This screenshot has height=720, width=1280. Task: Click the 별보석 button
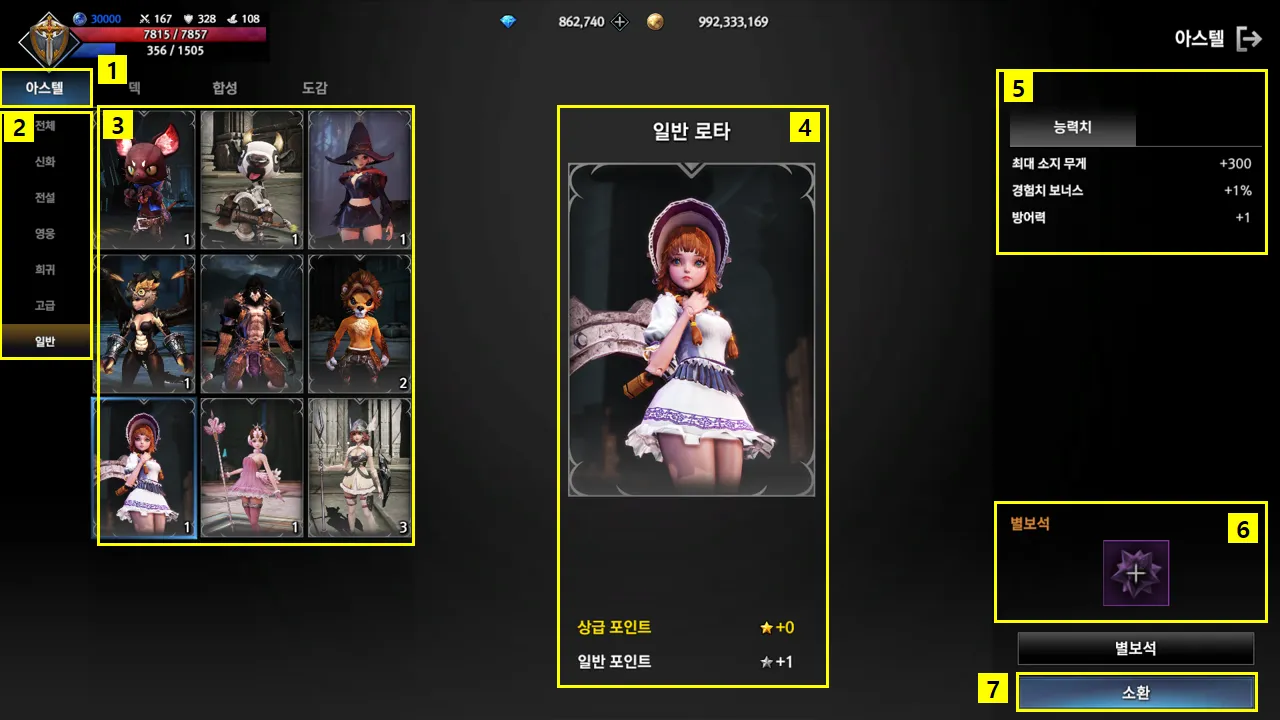tap(1135, 648)
